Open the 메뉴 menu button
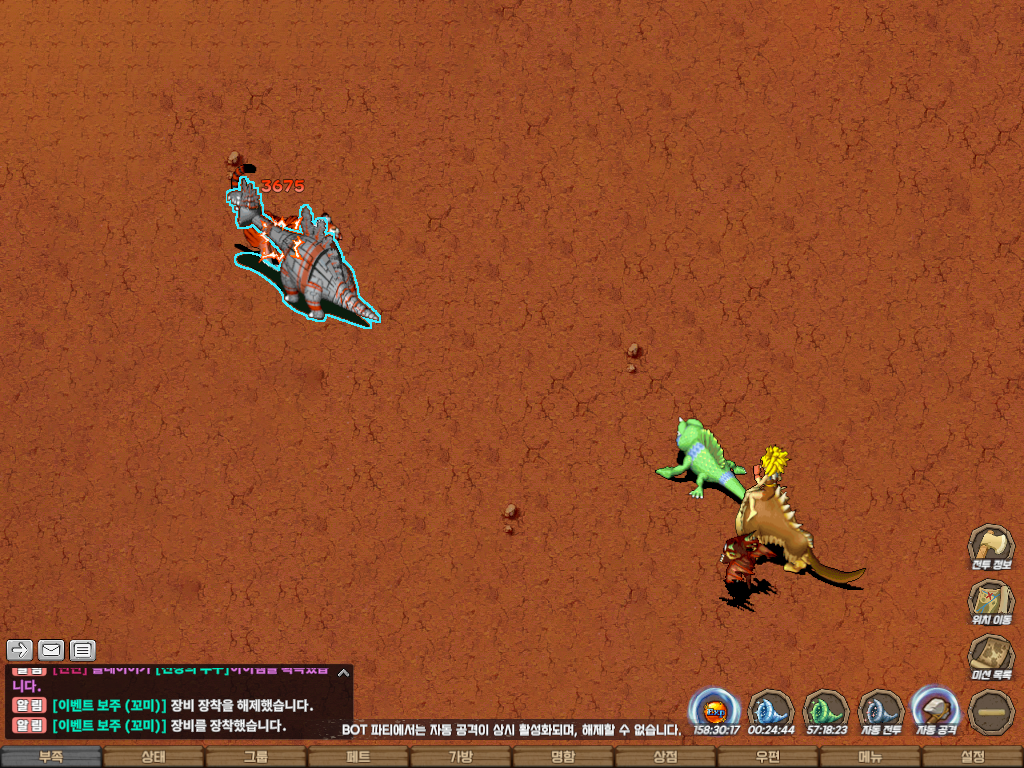 869,757
